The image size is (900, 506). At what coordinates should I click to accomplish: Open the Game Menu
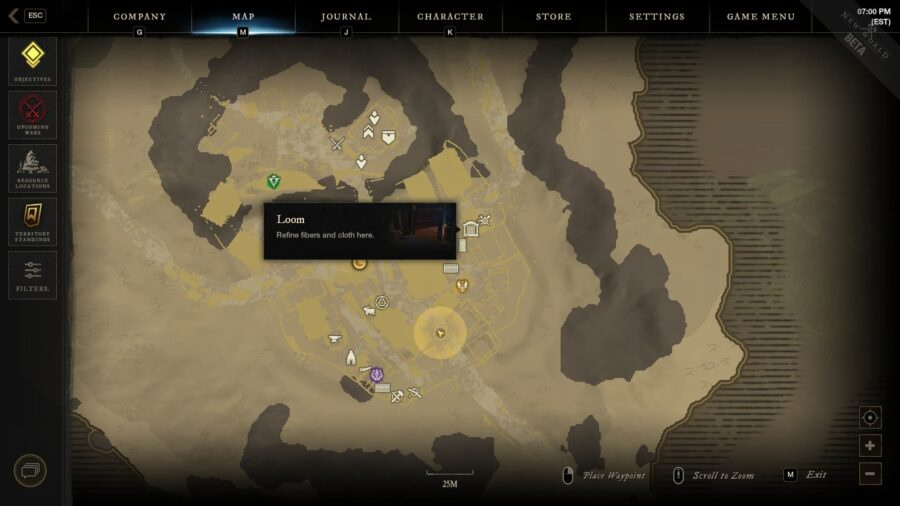760,17
